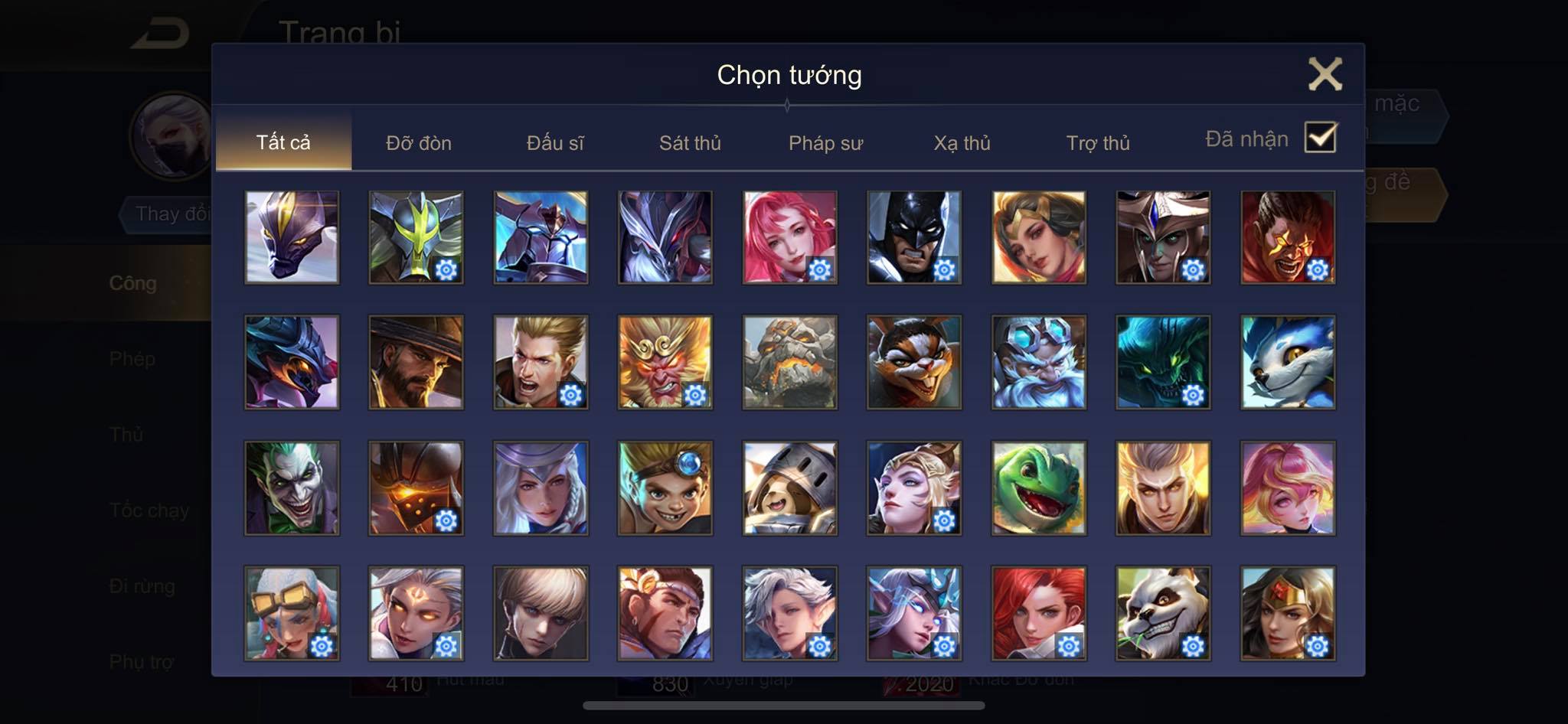Select the Wonder Woman hero portrait
Screen dimensions: 1568x724
click(x=1288, y=613)
